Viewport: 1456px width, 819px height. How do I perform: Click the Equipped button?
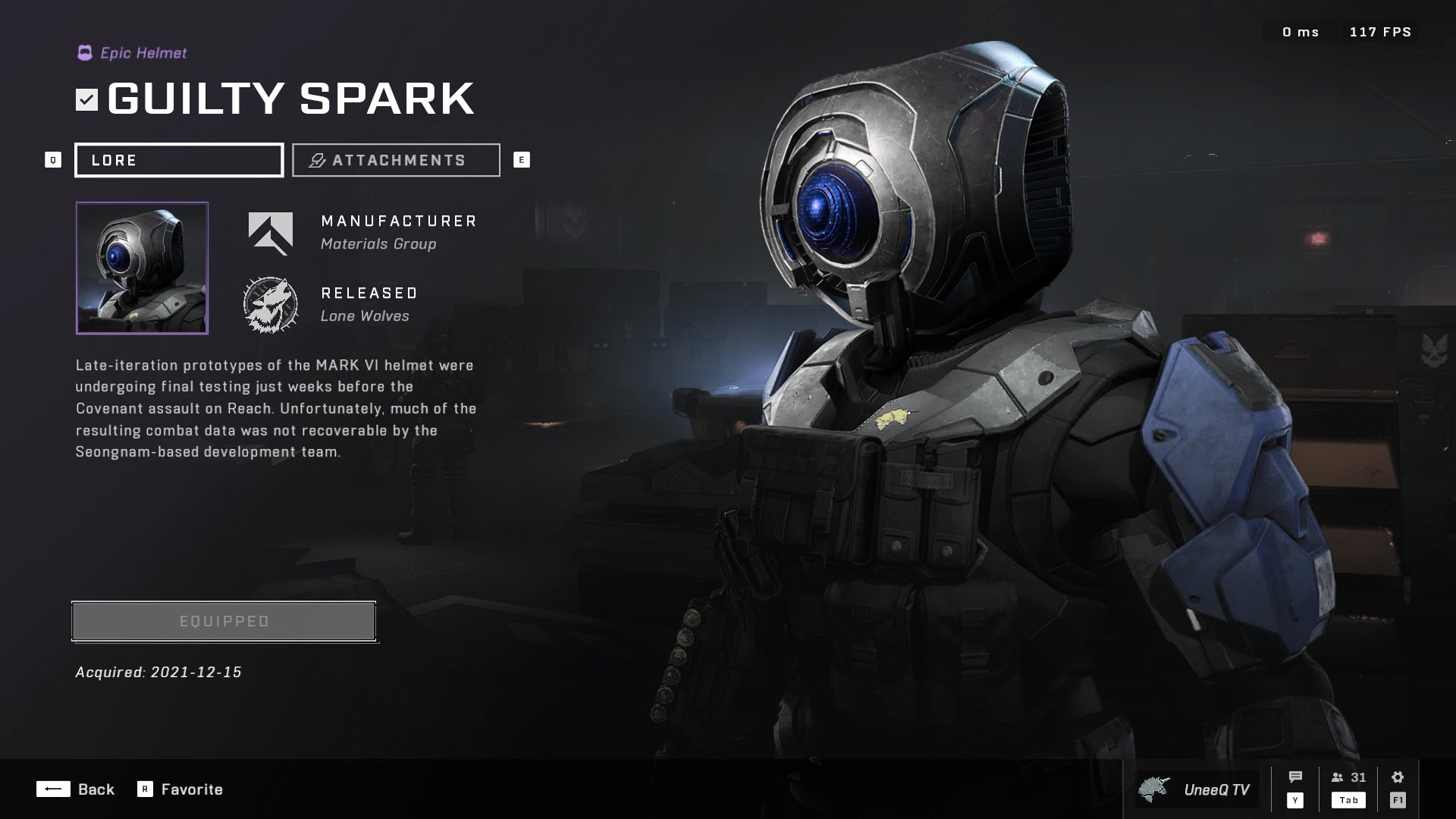pyautogui.click(x=224, y=620)
